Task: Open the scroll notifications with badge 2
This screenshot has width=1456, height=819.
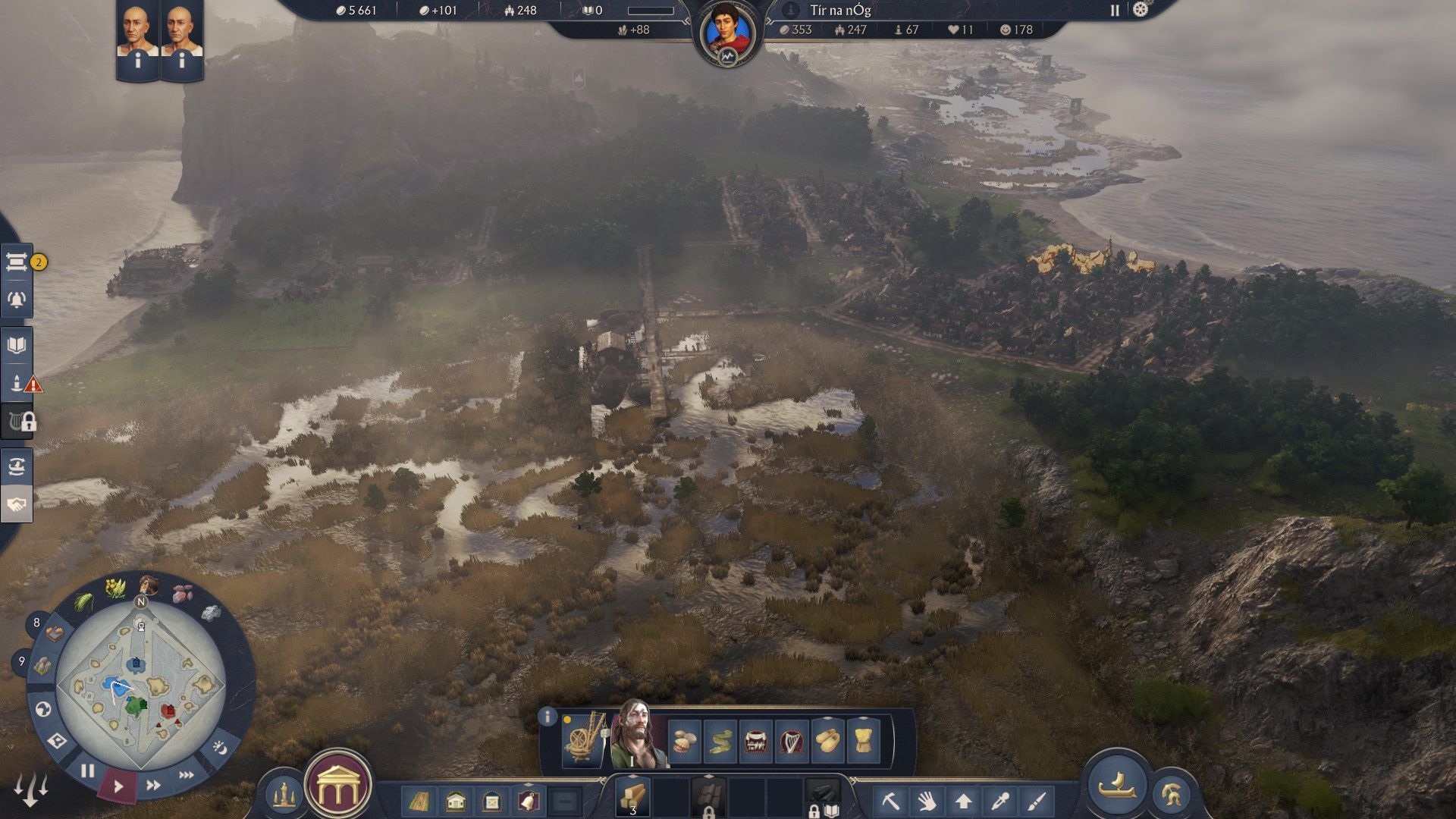Action: point(17,262)
